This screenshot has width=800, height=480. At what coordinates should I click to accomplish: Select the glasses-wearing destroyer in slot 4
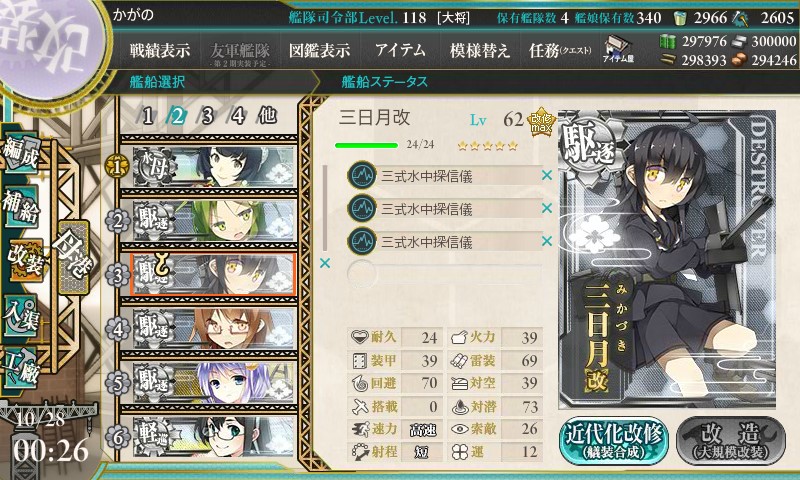click(212, 327)
